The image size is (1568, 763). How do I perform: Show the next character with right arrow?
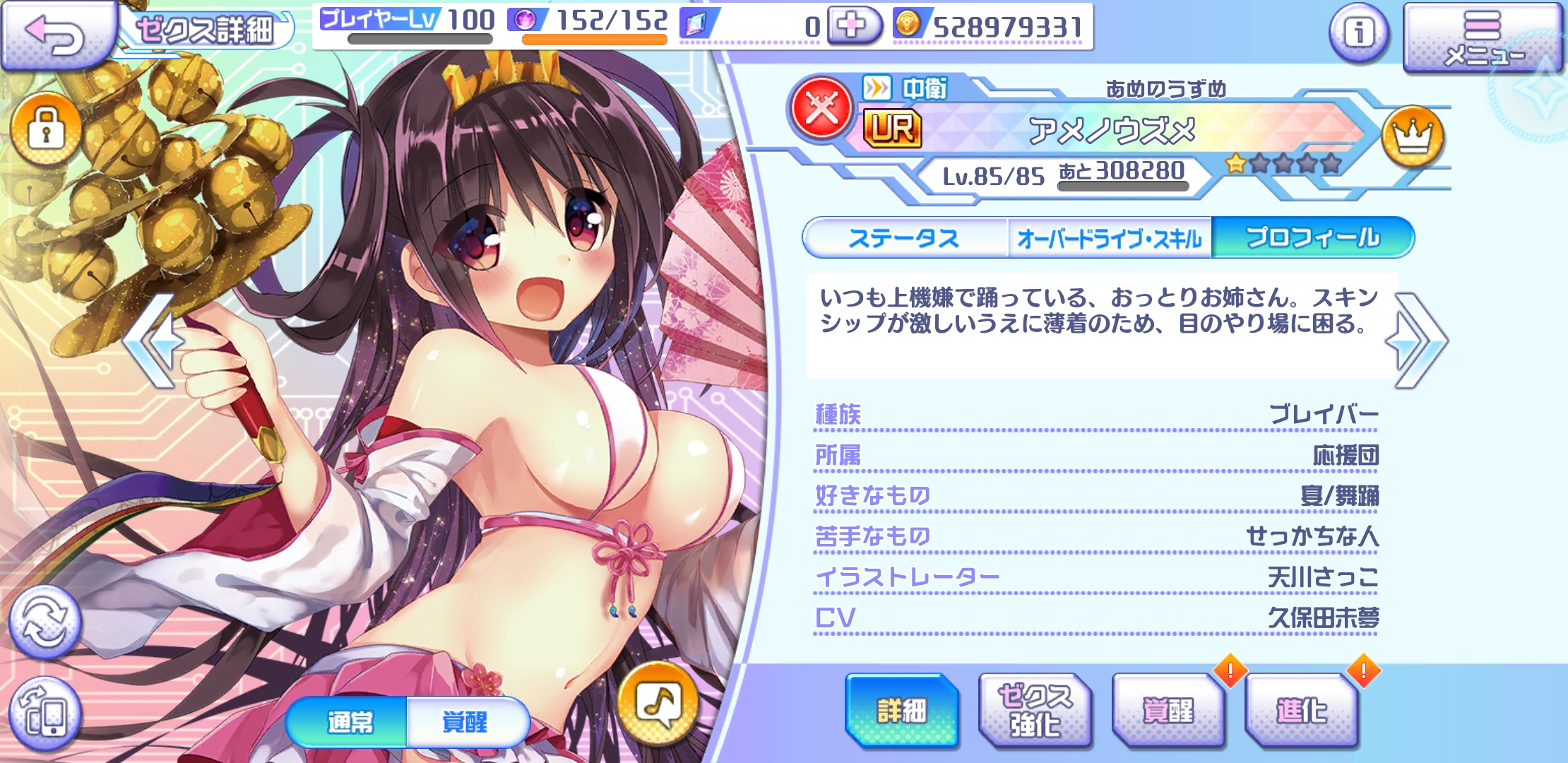pos(1420,341)
